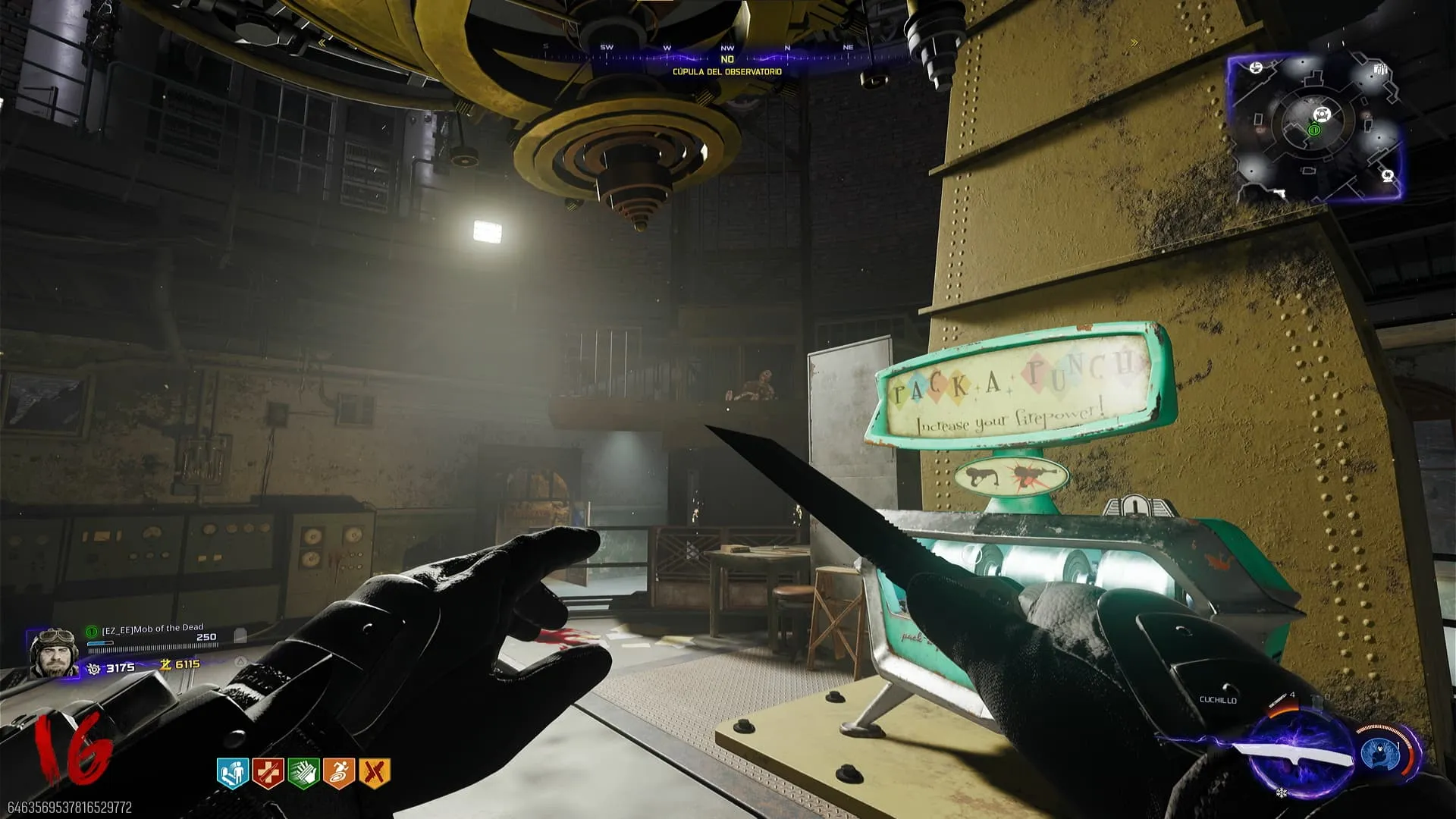Click the green Speed Cola hands perk
The width and height of the screenshot is (1456, 819).
(303, 773)
